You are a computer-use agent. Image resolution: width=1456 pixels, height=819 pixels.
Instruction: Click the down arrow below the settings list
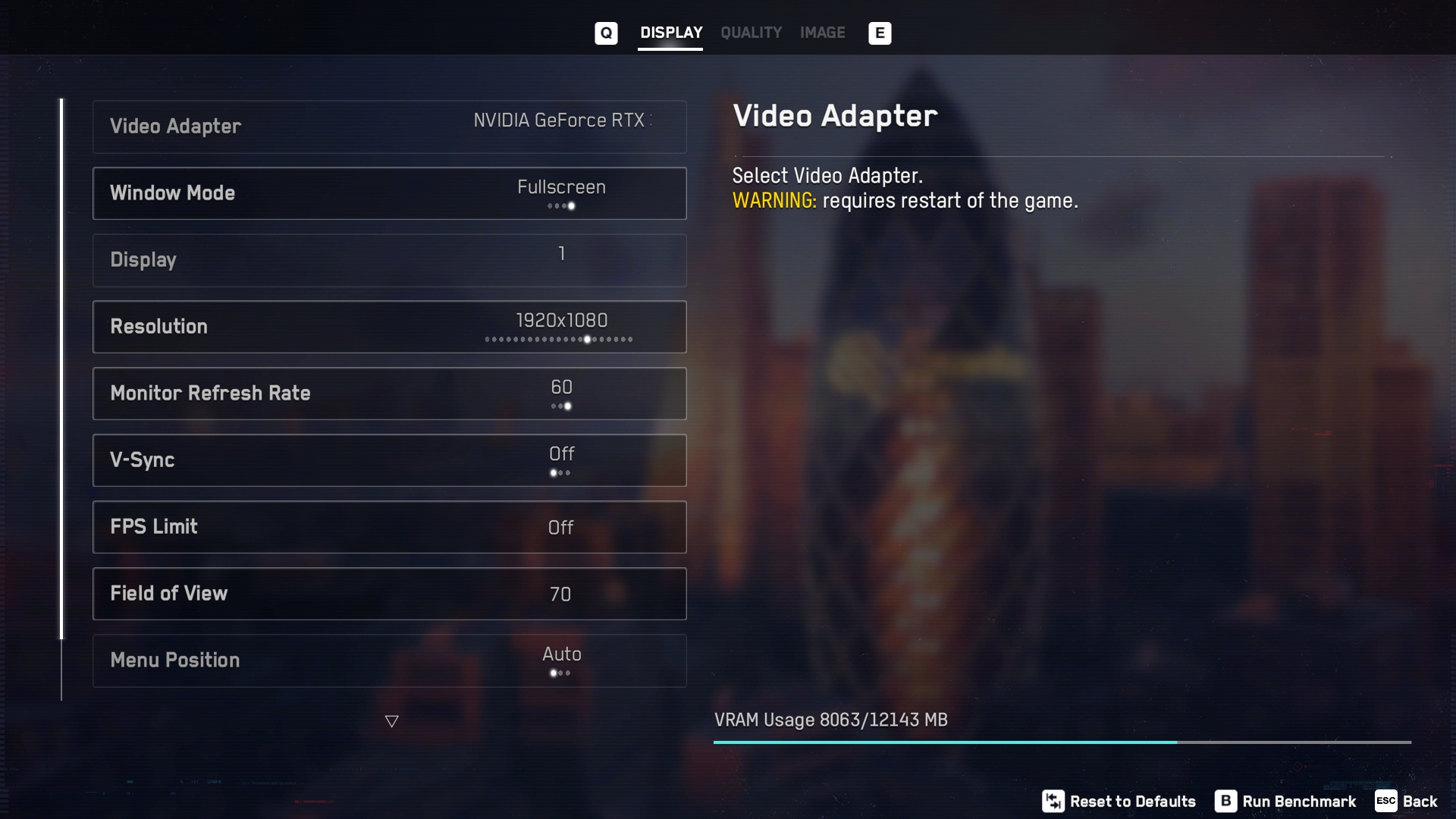391,721
